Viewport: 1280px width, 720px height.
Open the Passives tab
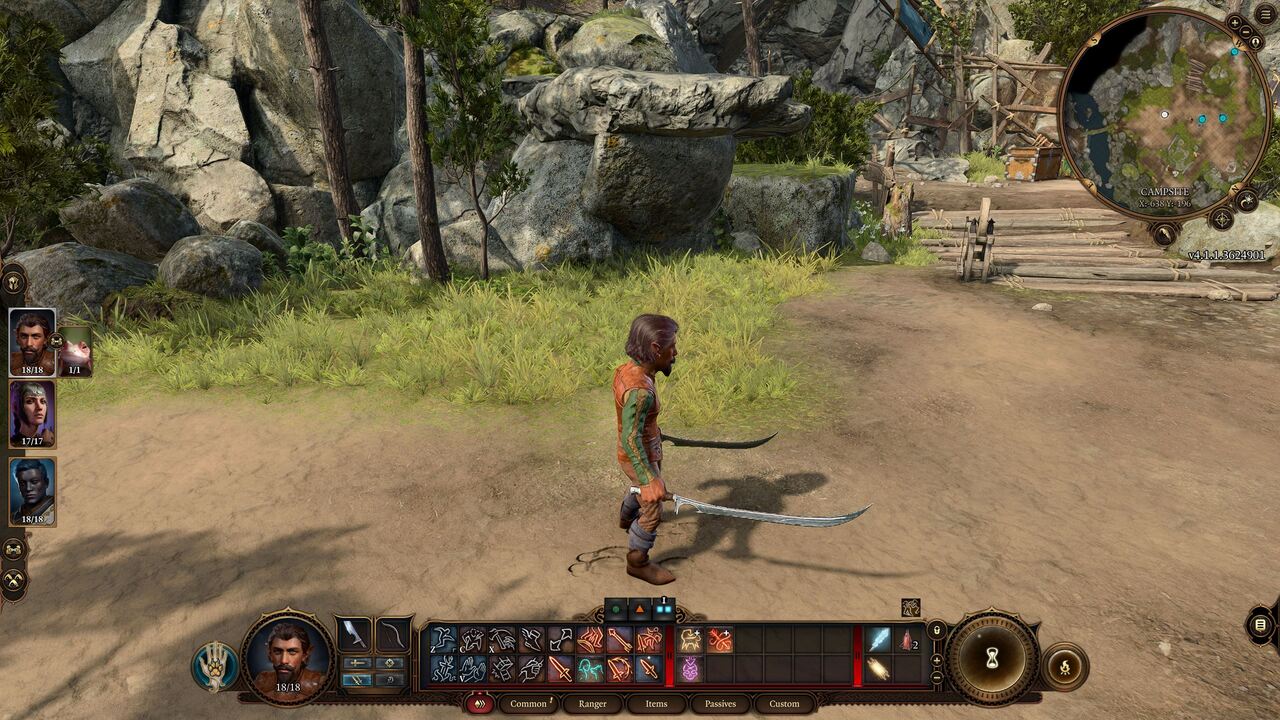[719, 704]
